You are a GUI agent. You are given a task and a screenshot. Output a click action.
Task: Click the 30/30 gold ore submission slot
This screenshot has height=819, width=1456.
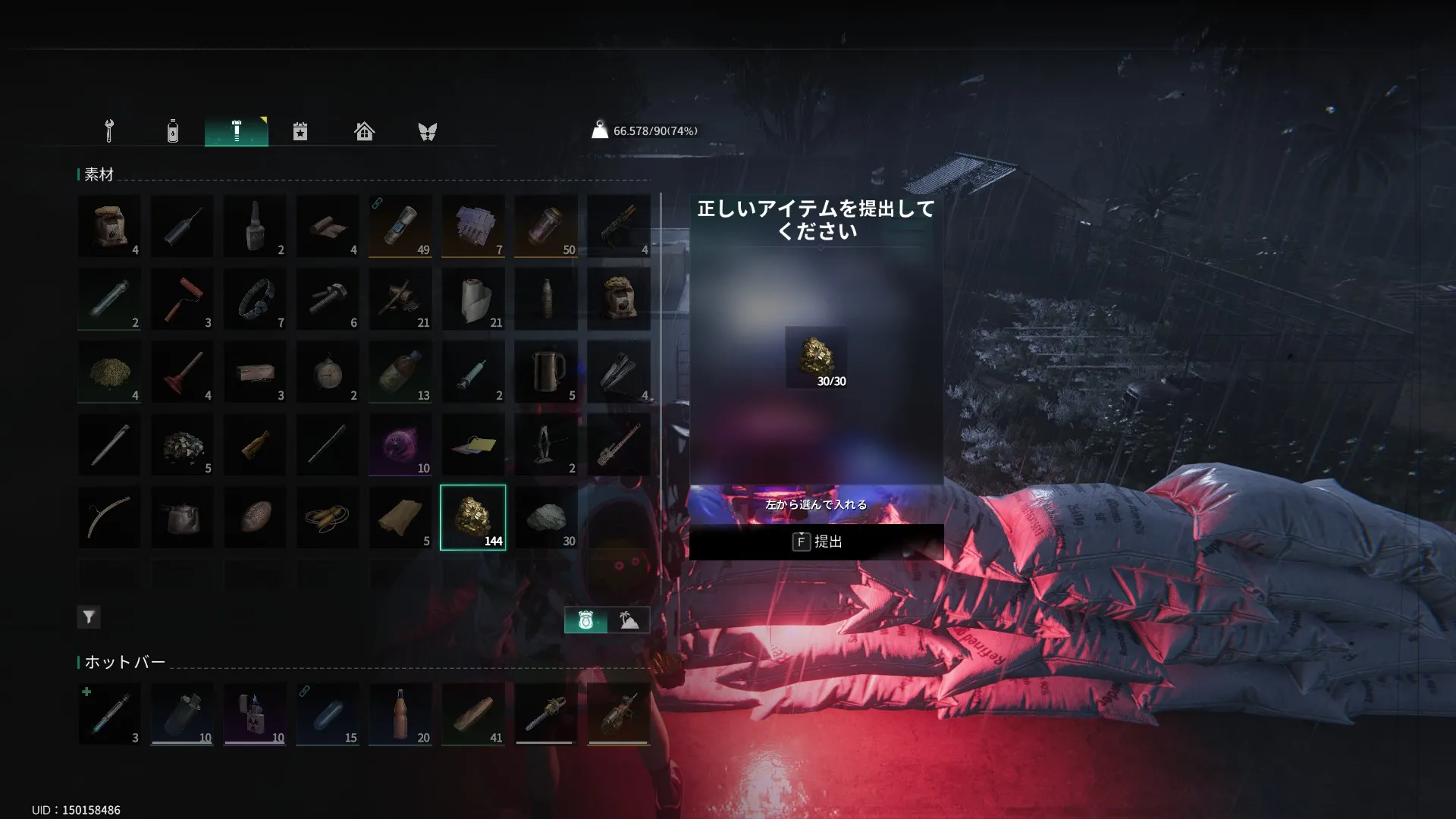pyautogui.click(x=817, y=358)
